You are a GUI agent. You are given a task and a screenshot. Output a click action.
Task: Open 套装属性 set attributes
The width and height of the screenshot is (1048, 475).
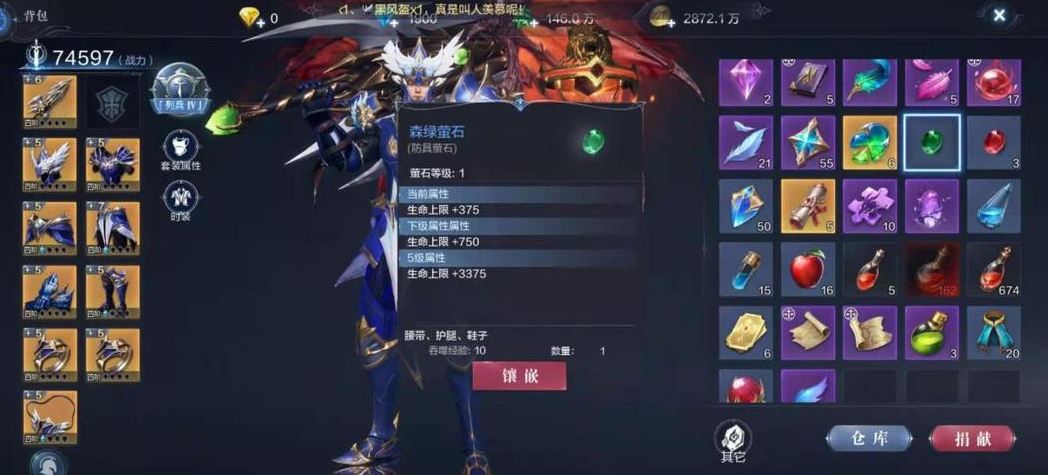181,149
